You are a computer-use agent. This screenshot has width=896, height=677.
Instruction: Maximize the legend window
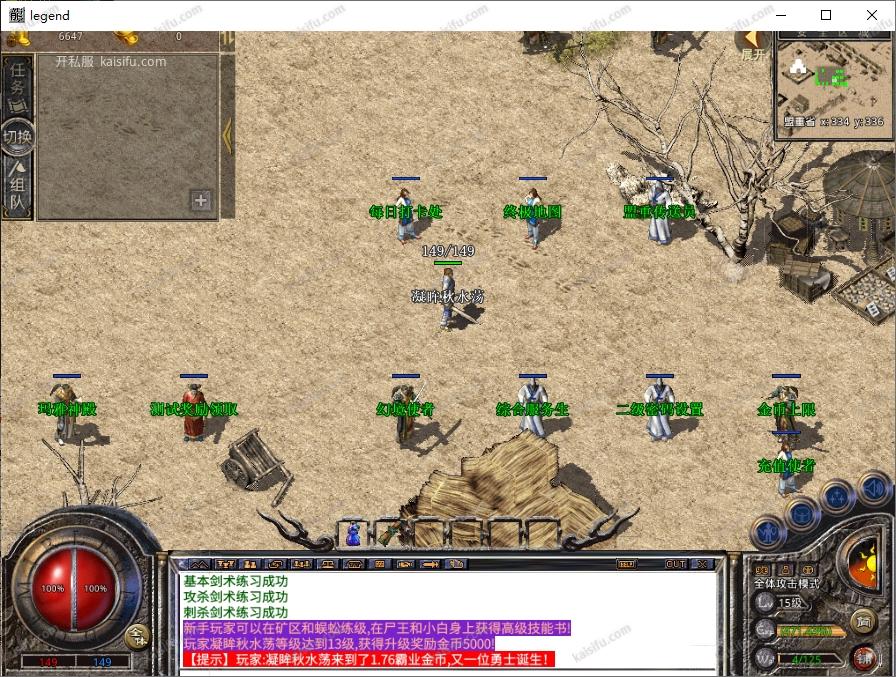click(x=826, y=15)
